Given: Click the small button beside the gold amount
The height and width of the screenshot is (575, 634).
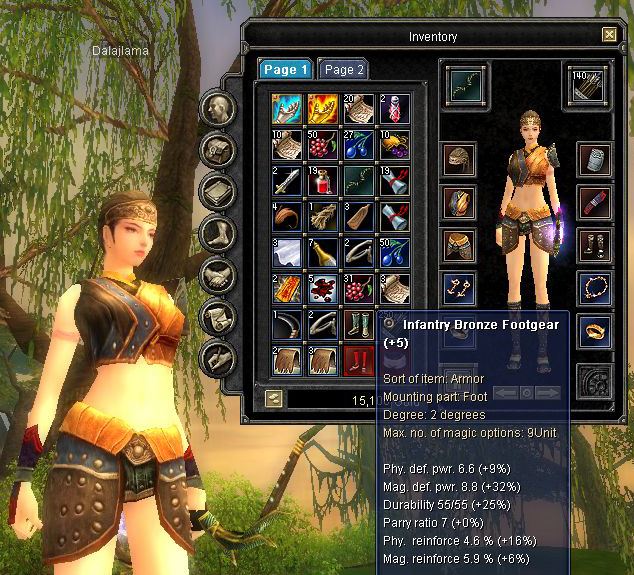Looking at the screenshot, I should (x=273, y=399).
